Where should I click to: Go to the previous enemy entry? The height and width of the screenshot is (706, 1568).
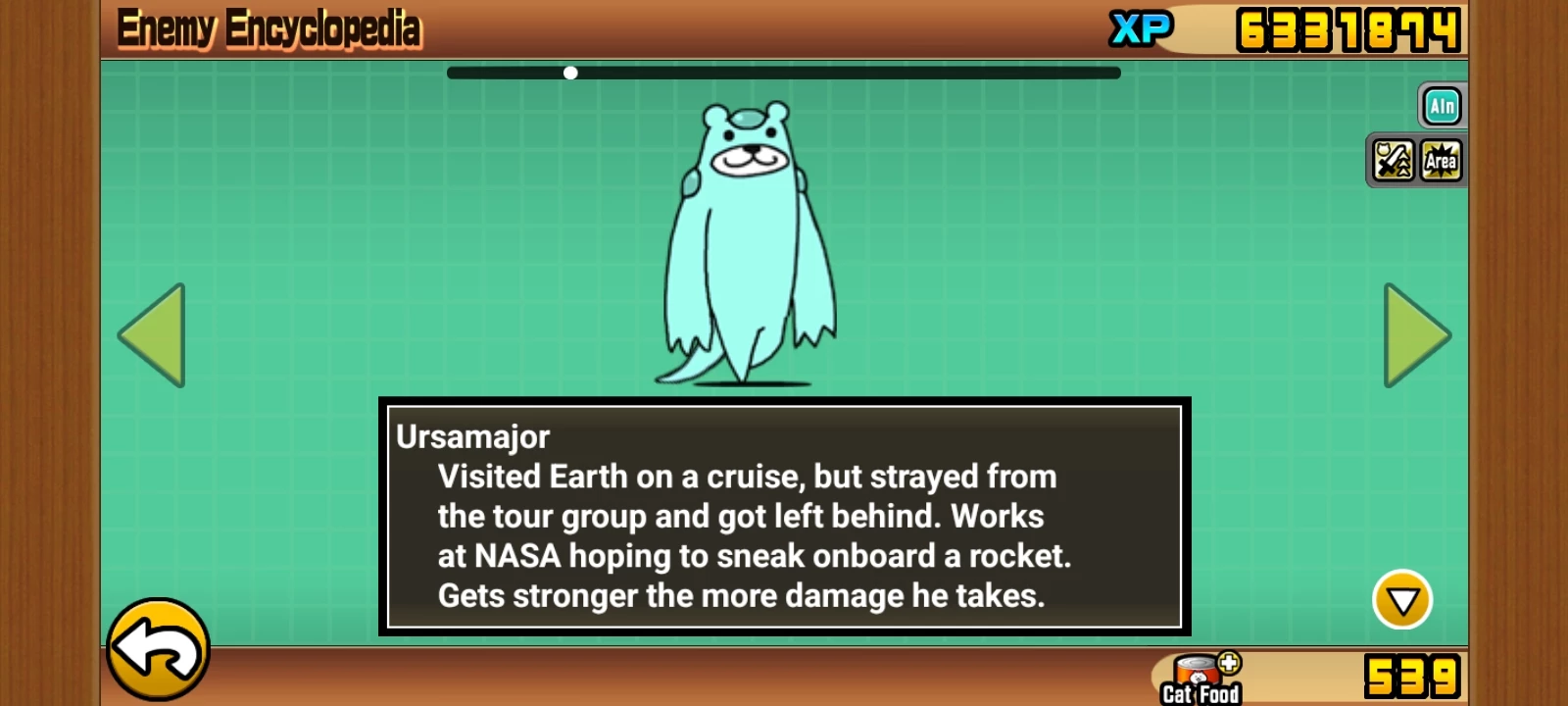(x=153, y=335)
